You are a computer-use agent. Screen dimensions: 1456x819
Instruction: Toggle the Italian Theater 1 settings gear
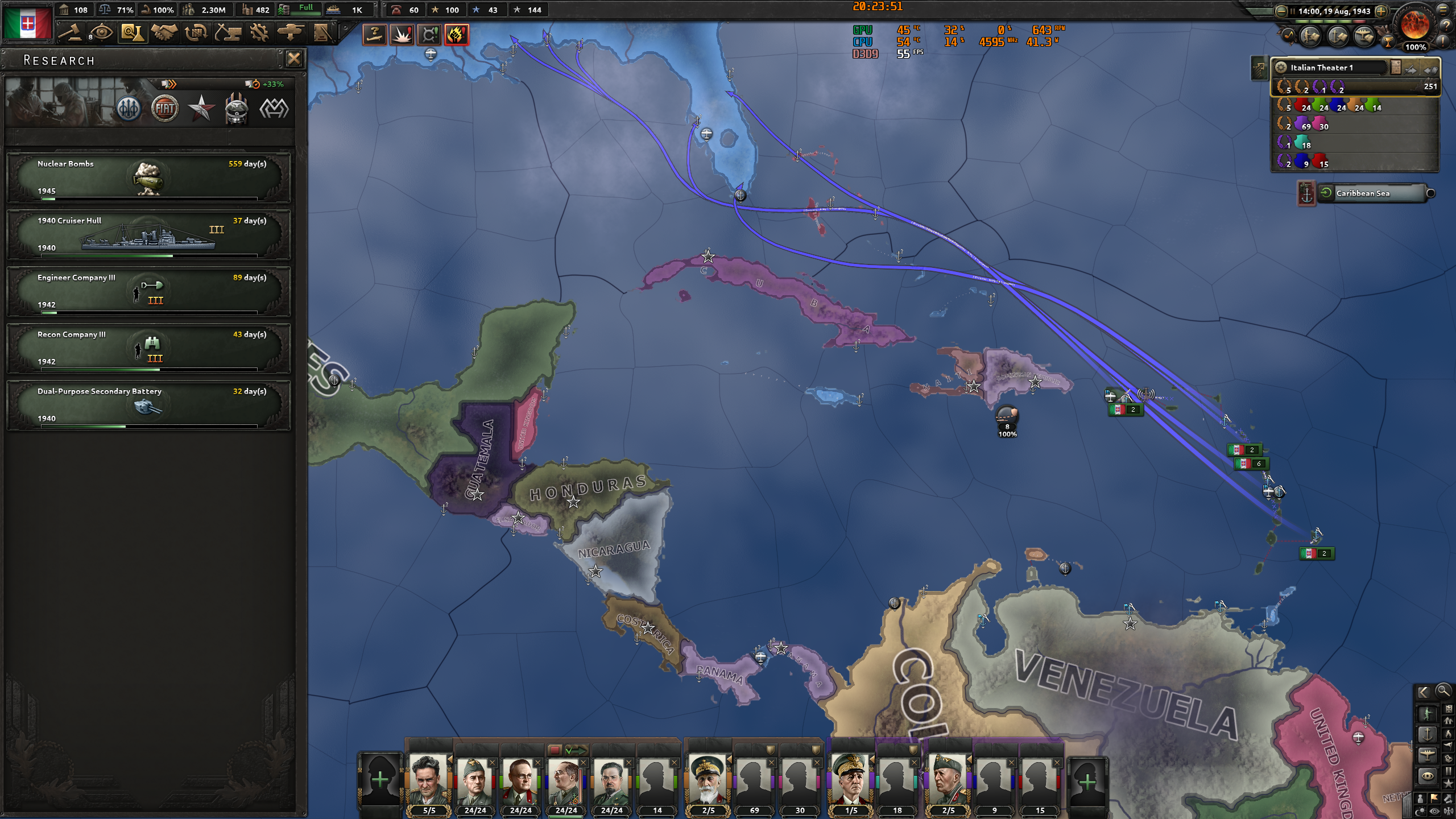[1281, 68]
